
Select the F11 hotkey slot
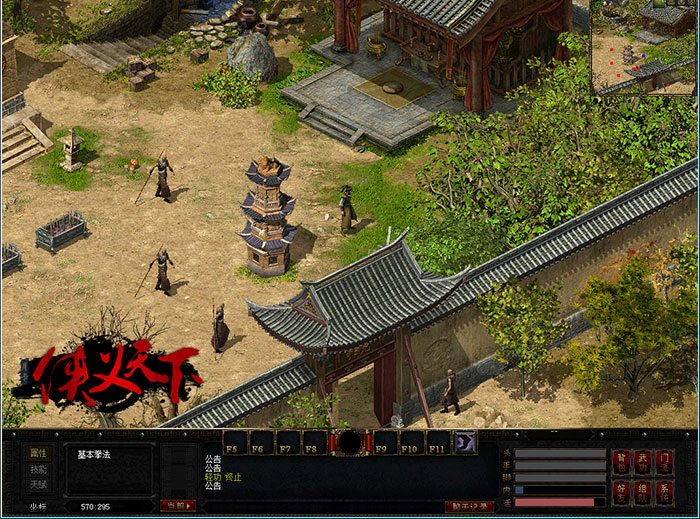[439, 443]
